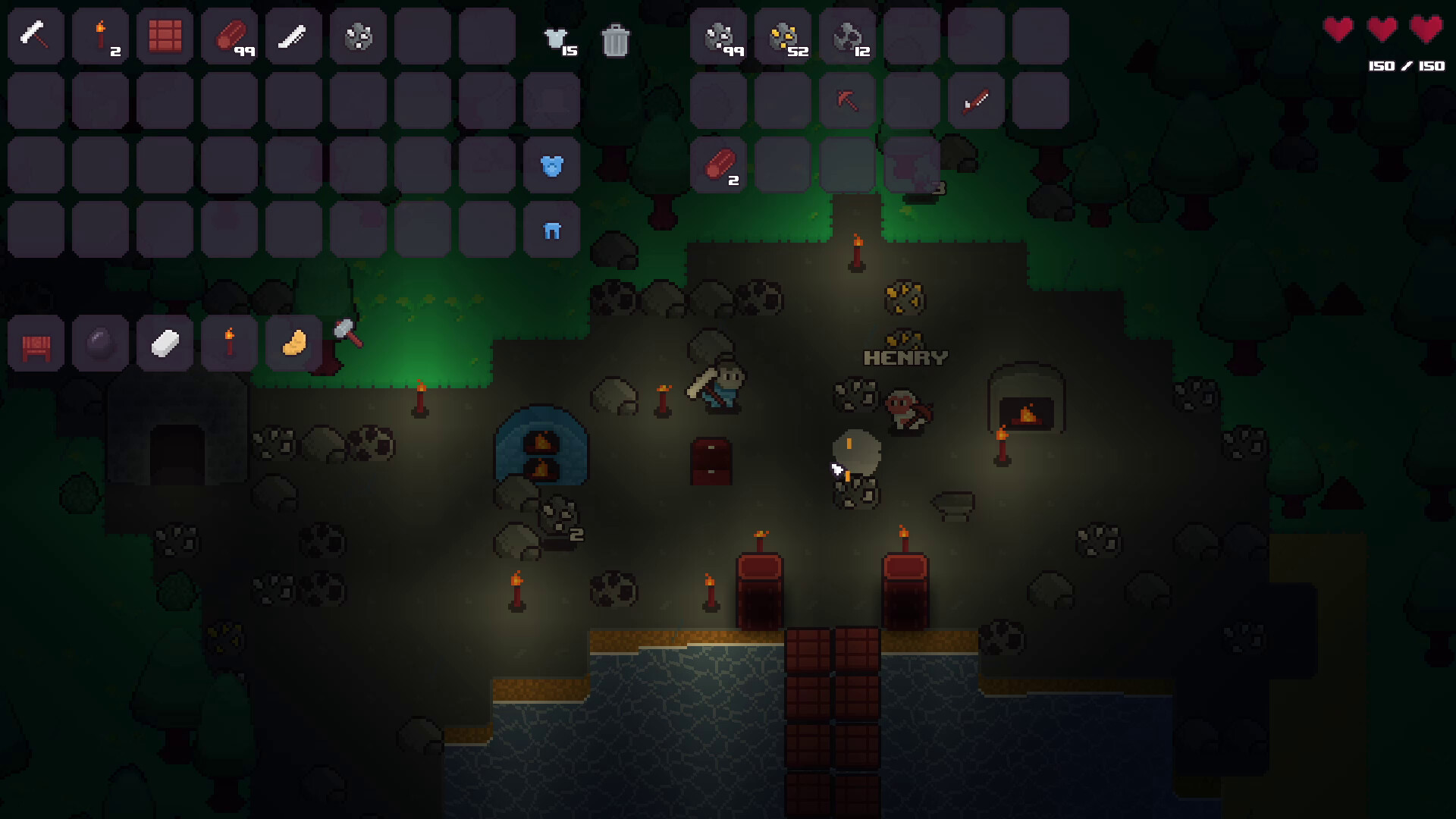Craft the white ingot recipe

tap(165, 344)
